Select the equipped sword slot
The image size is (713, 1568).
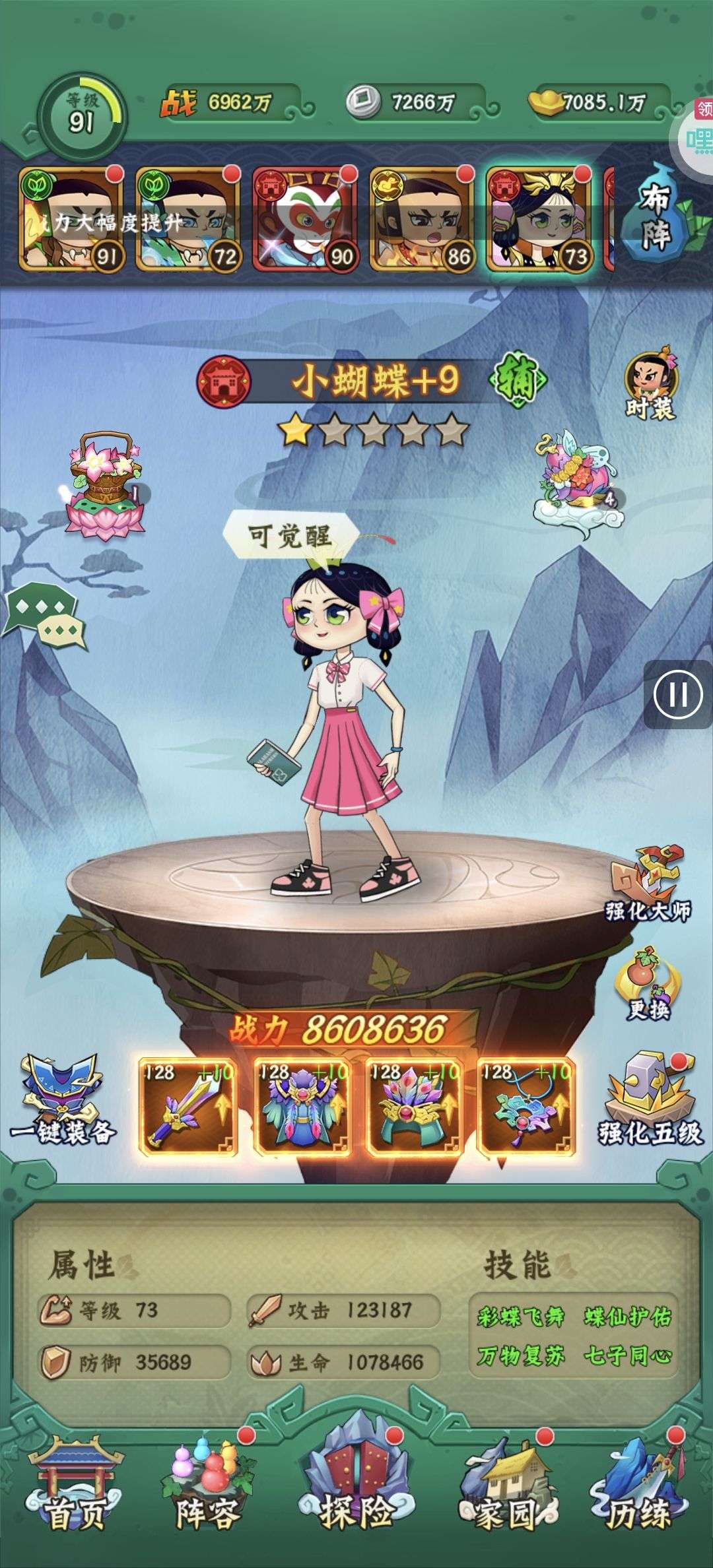(x=188, y=1106)
